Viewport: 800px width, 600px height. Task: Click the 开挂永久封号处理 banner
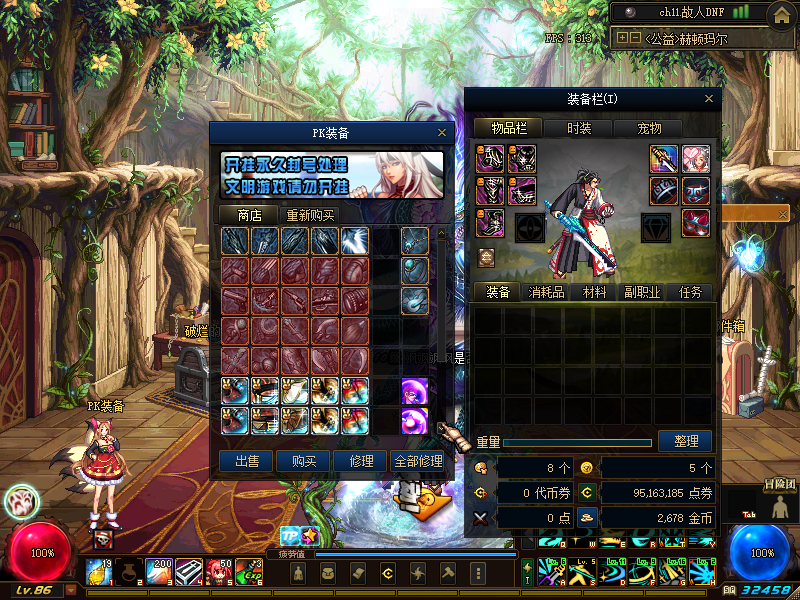pyautogui.click(x=332, y=176)
